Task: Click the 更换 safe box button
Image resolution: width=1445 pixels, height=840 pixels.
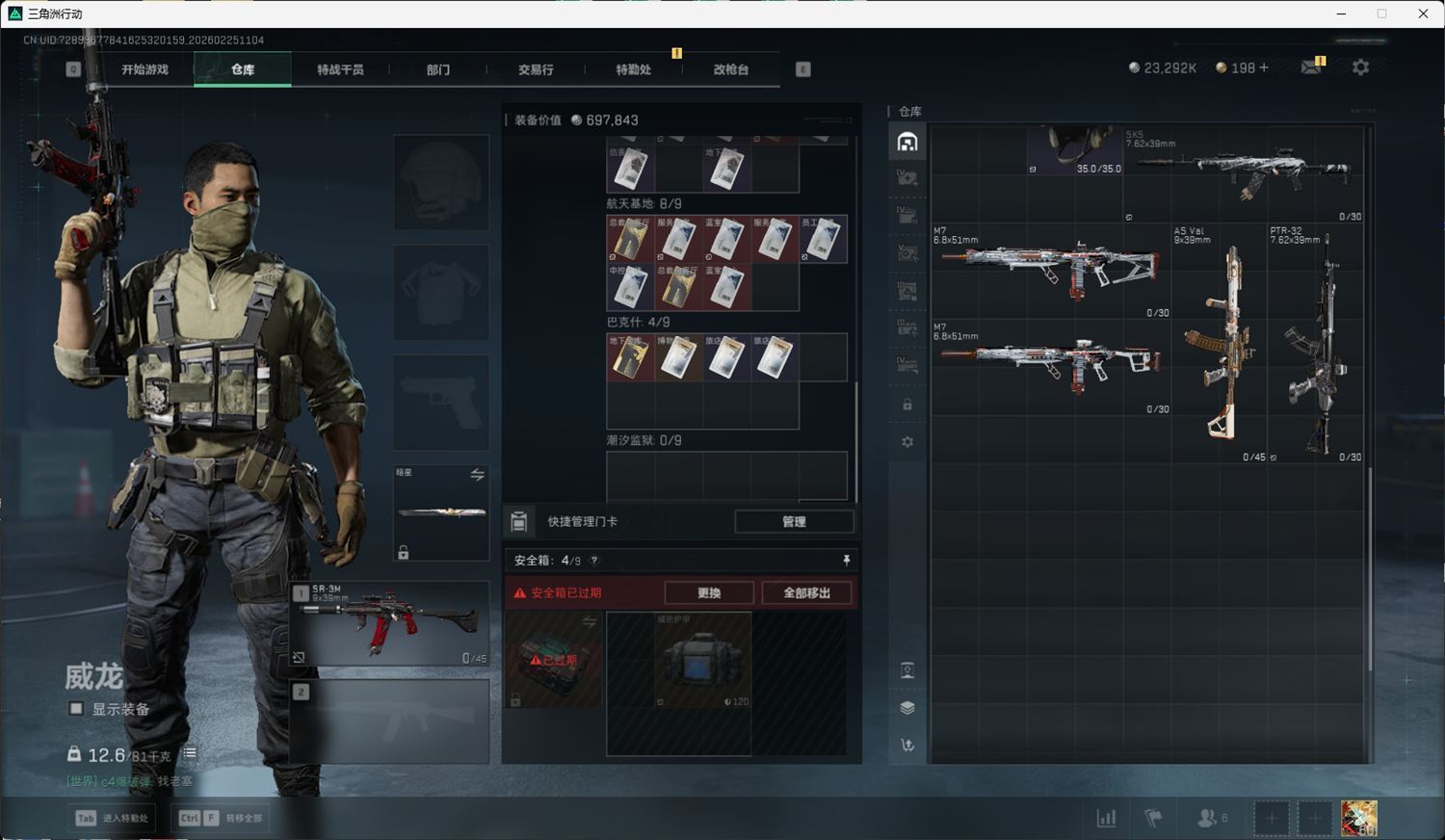Action: [709, 592]
